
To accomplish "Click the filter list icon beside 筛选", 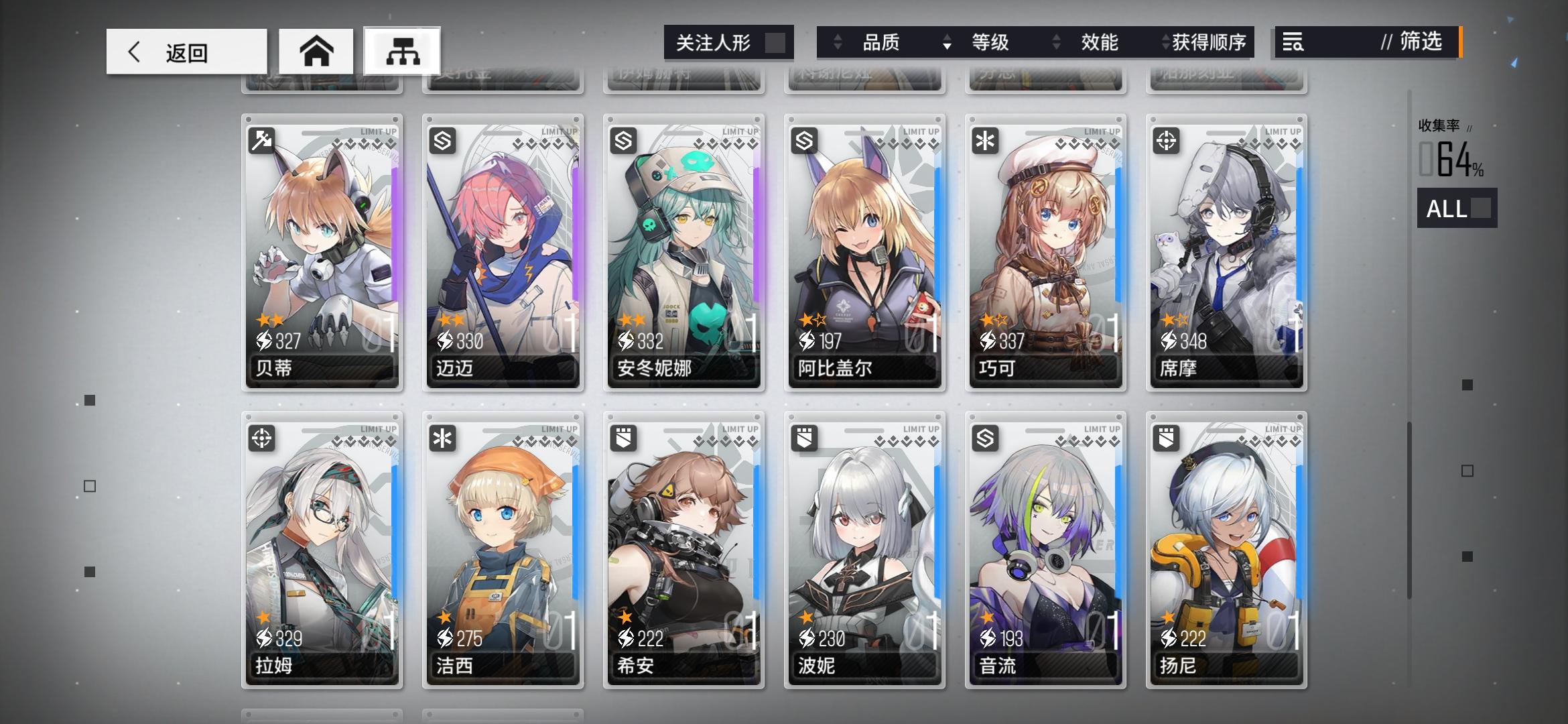I will click(x=1294, y=42).
